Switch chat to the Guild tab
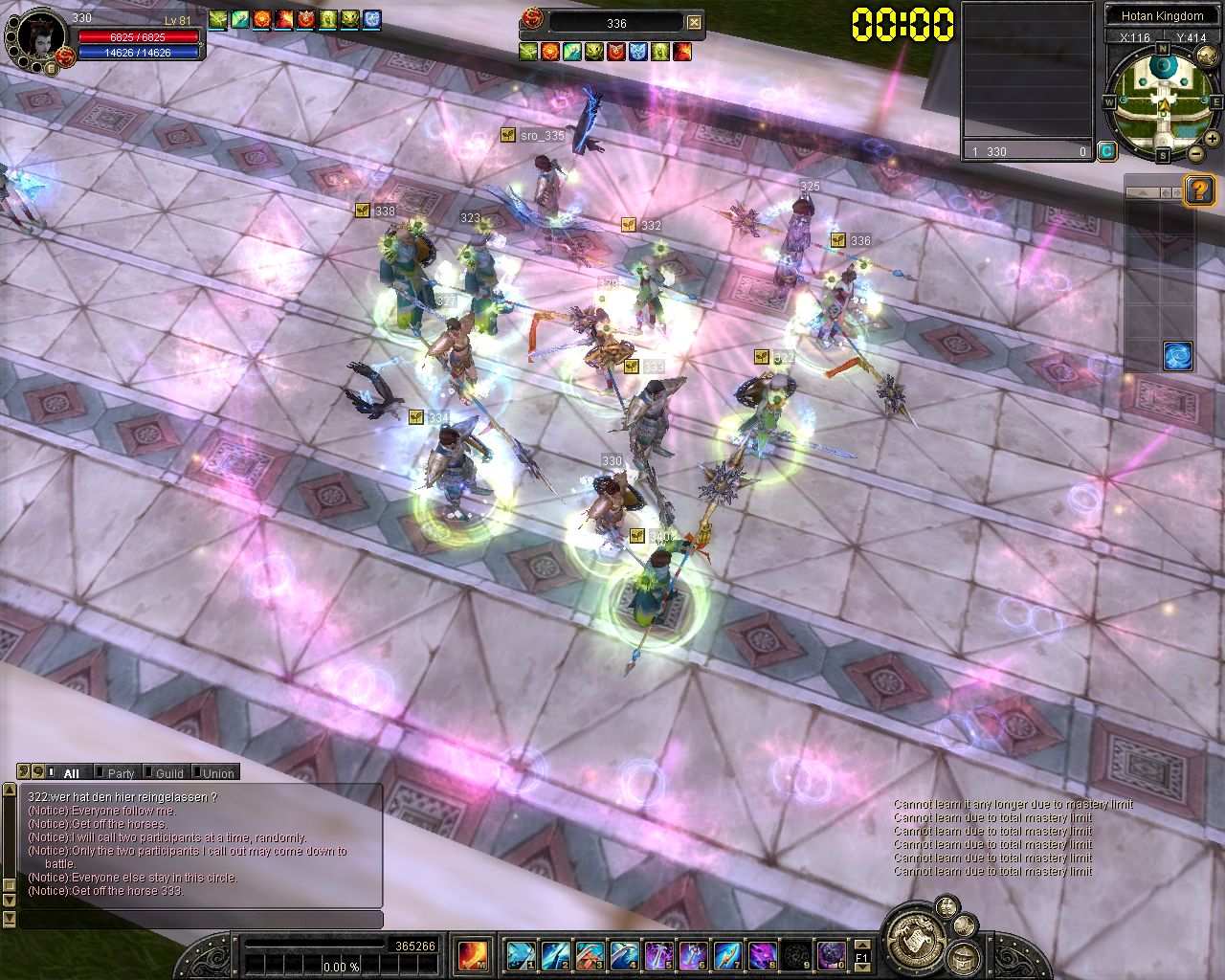Image resolution: width=1225 pixels, height=980 pixels. pyautogui.click(x=169, y=773)
